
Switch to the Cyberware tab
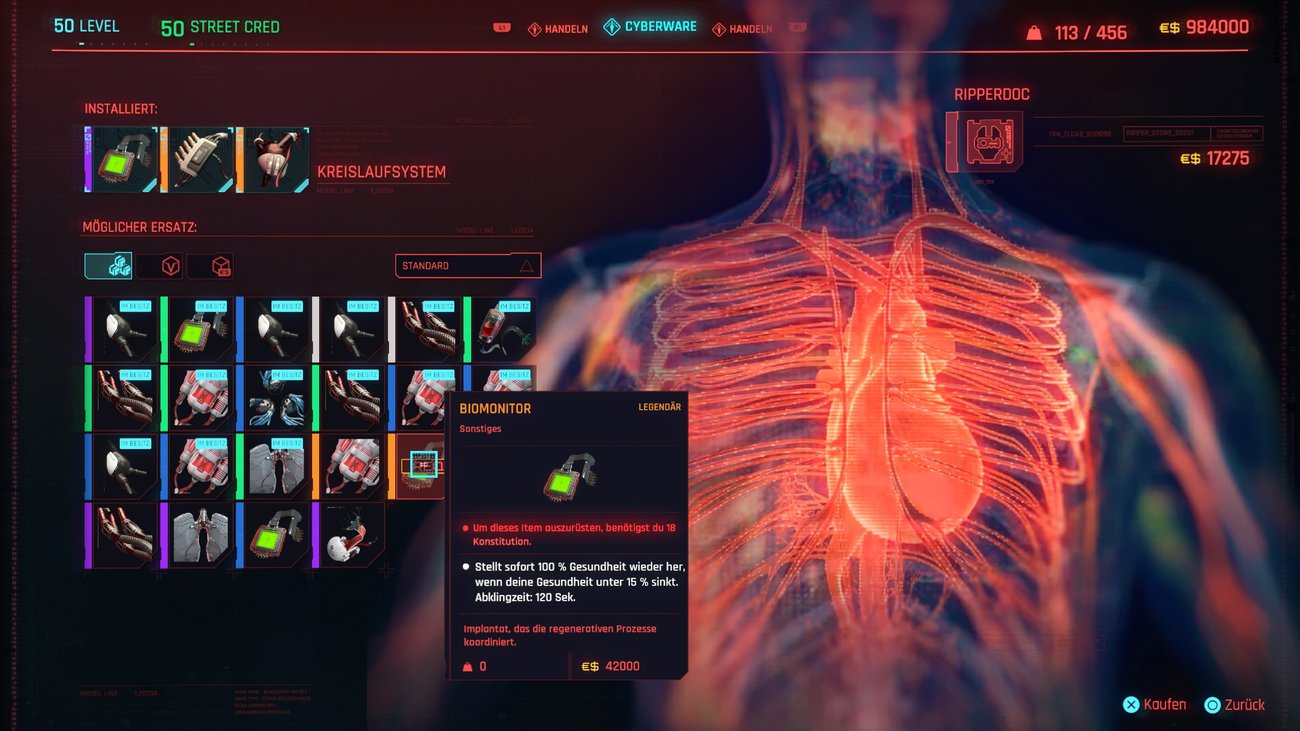pyautogui.click(x=650, y=28)
